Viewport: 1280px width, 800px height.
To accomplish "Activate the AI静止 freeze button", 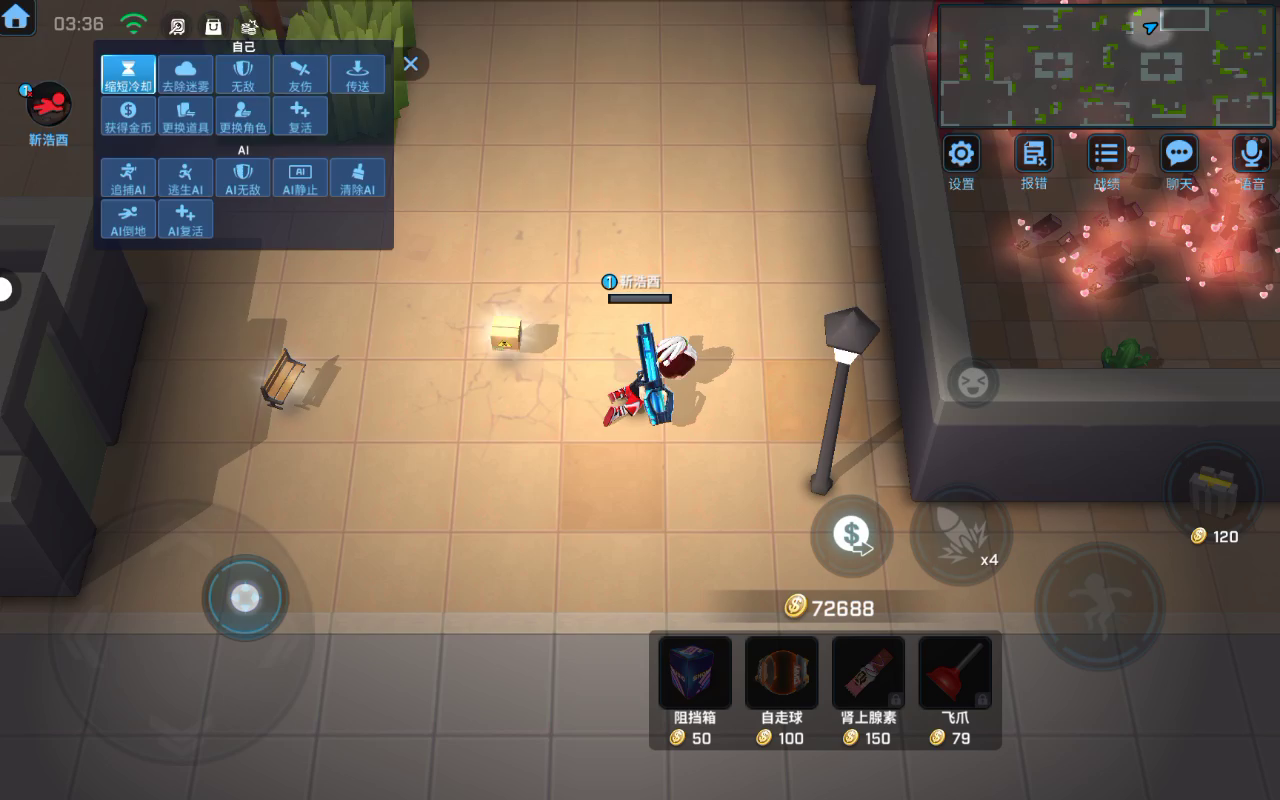I will pyautogui.click(x=300, y=178).
